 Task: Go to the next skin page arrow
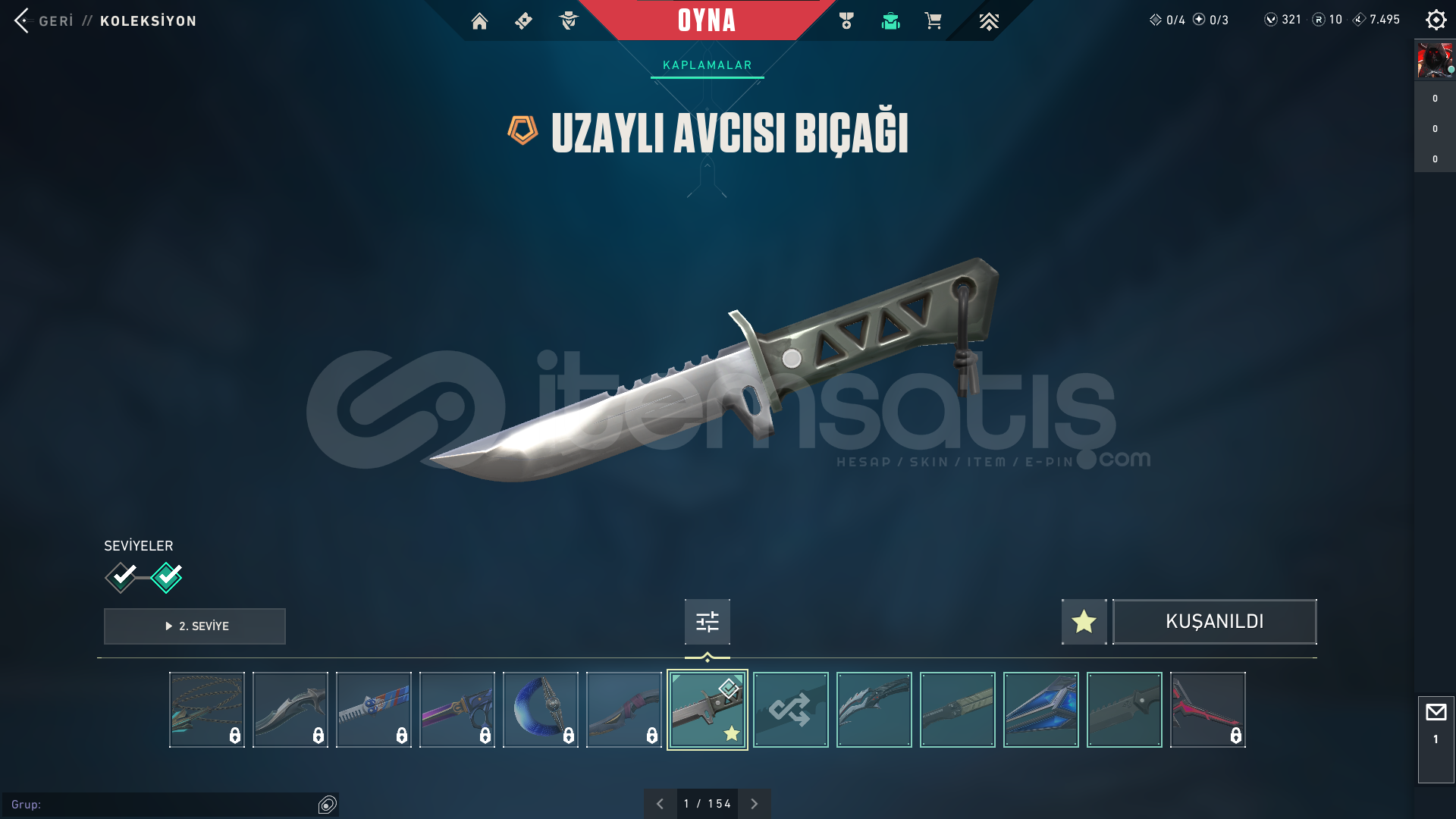(754, 803)
